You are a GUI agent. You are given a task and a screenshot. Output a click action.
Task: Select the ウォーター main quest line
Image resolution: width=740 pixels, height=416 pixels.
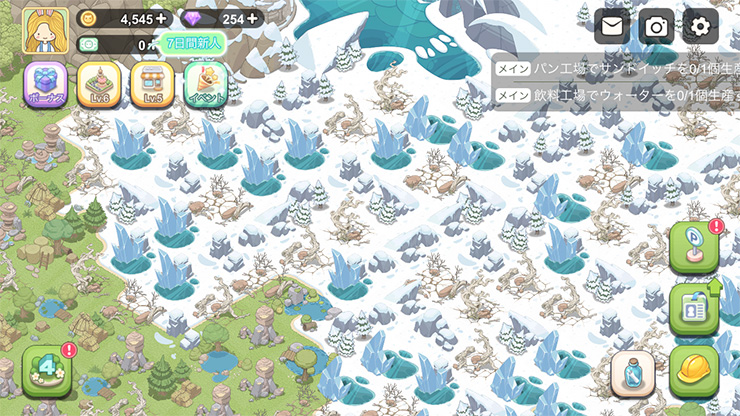(x=615, y=95)
